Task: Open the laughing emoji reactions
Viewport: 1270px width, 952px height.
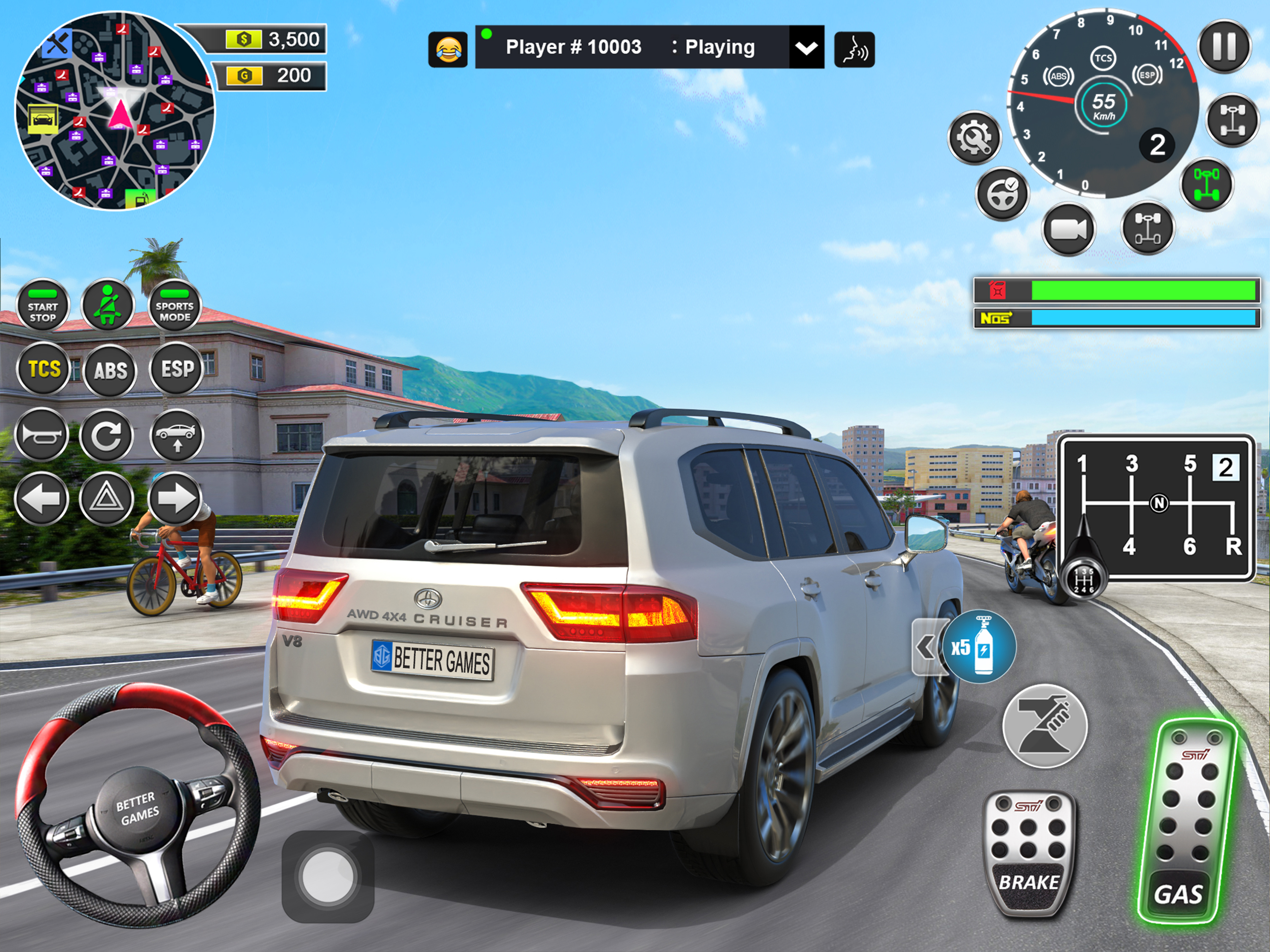Action: [448, 49]
